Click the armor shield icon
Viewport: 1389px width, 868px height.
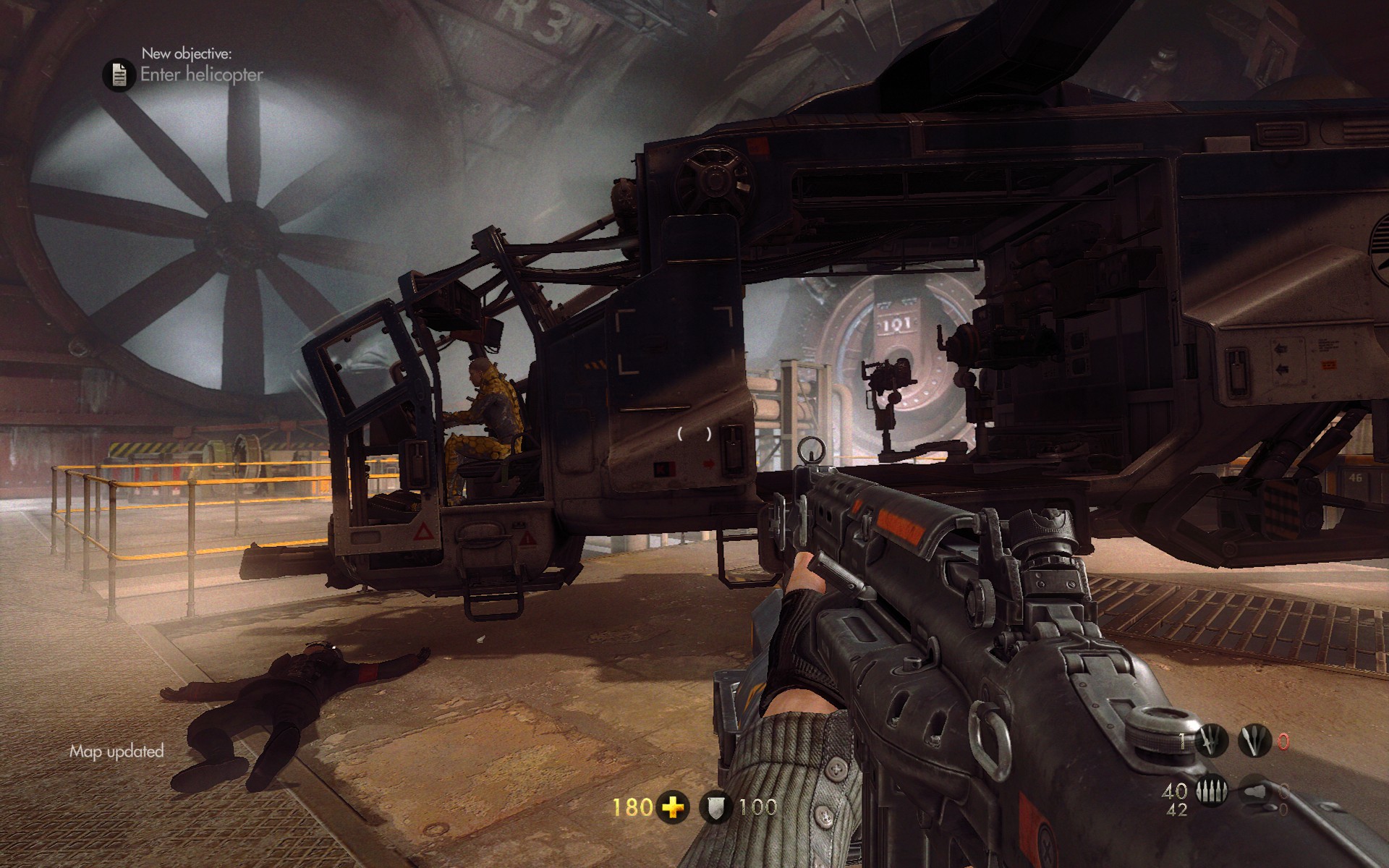(715, 807)
